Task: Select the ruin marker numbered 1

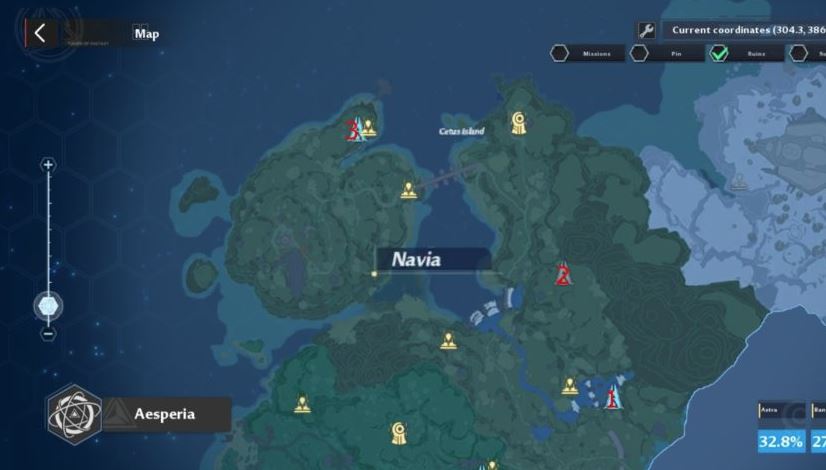Action: [612, 397]
